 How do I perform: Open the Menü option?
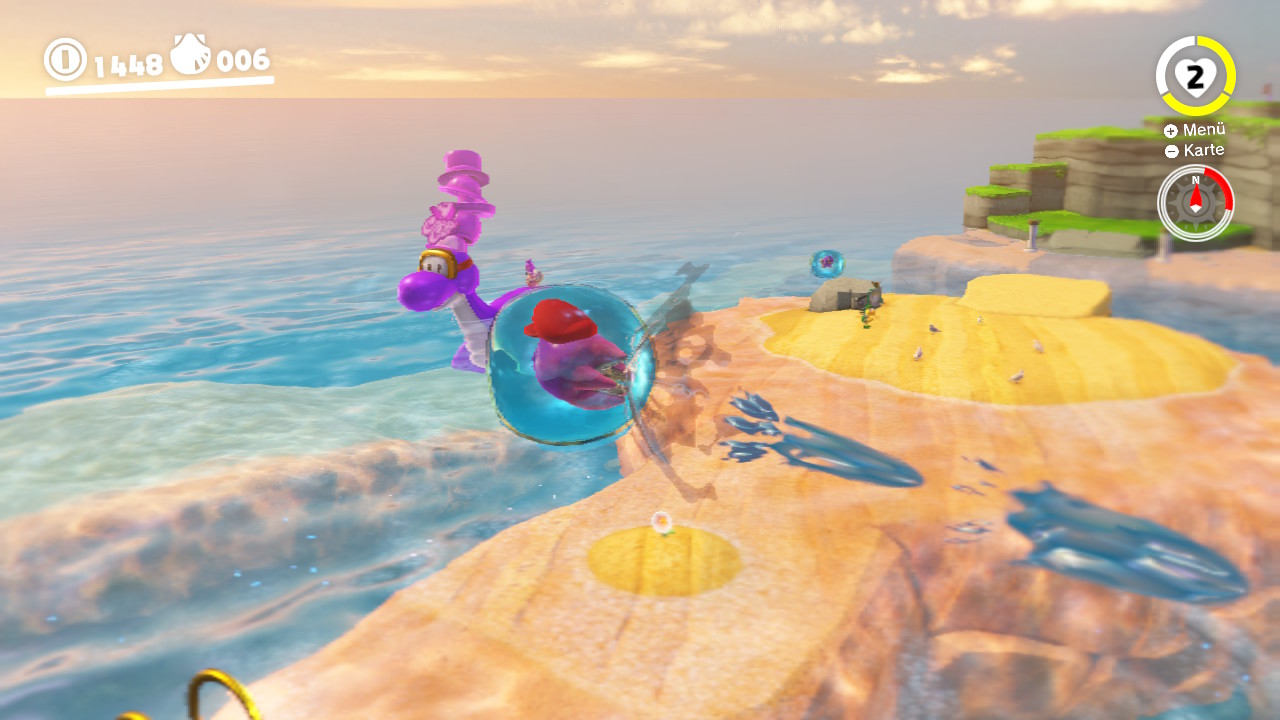click(1195, 130)
